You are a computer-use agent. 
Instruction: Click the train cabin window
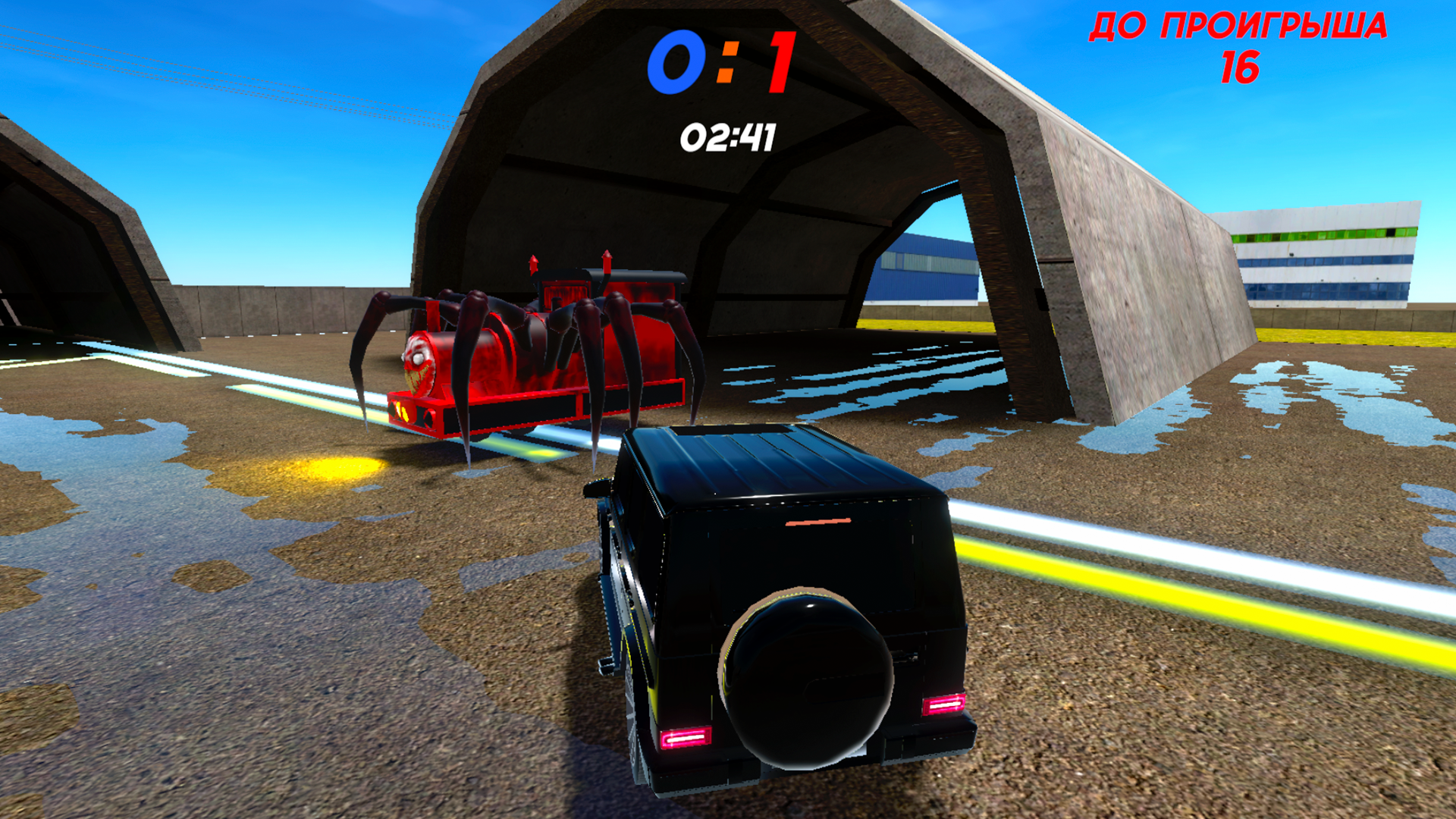(x=565, y=292)
